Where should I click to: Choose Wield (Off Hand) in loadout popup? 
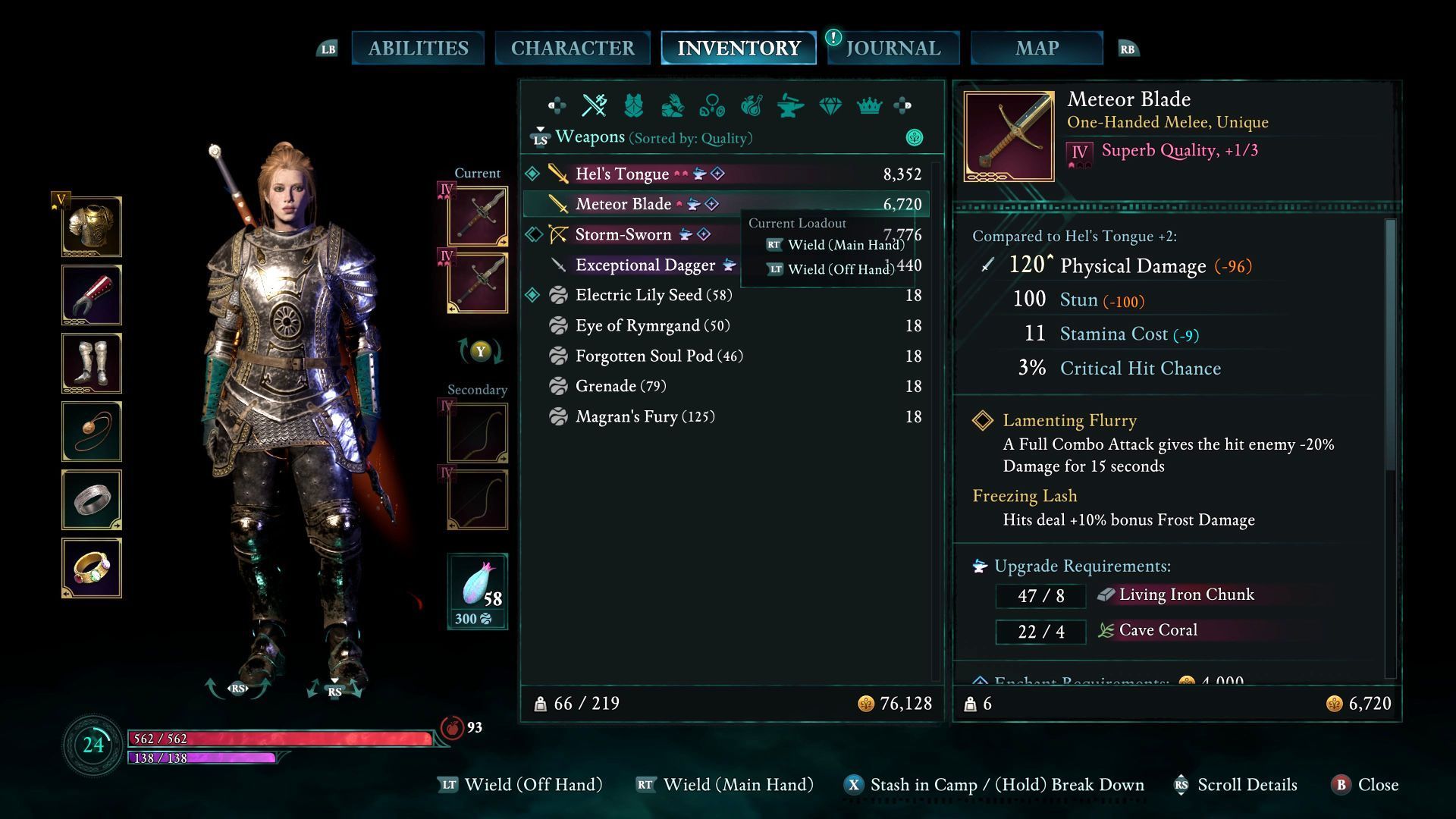click(x=840, y=269)
